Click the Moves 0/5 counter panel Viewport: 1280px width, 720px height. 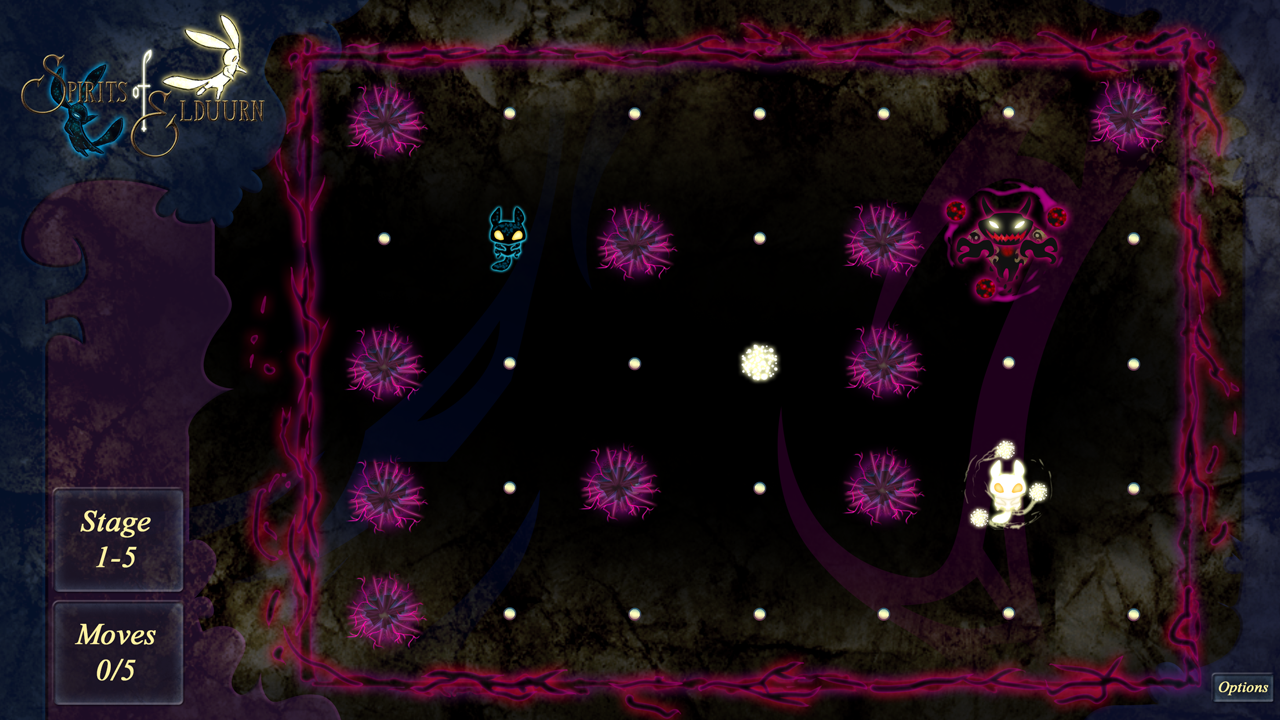pos(118,650)
